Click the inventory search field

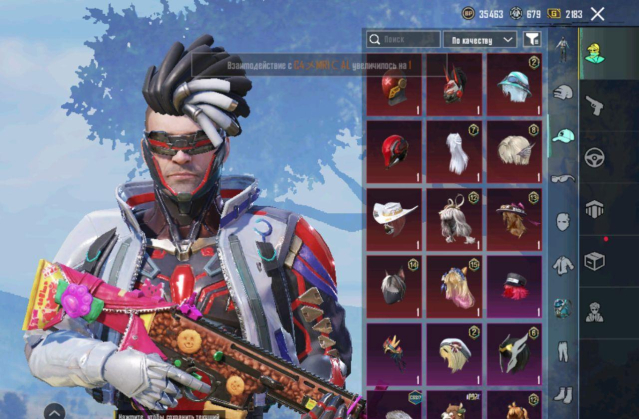coord(403,39)
